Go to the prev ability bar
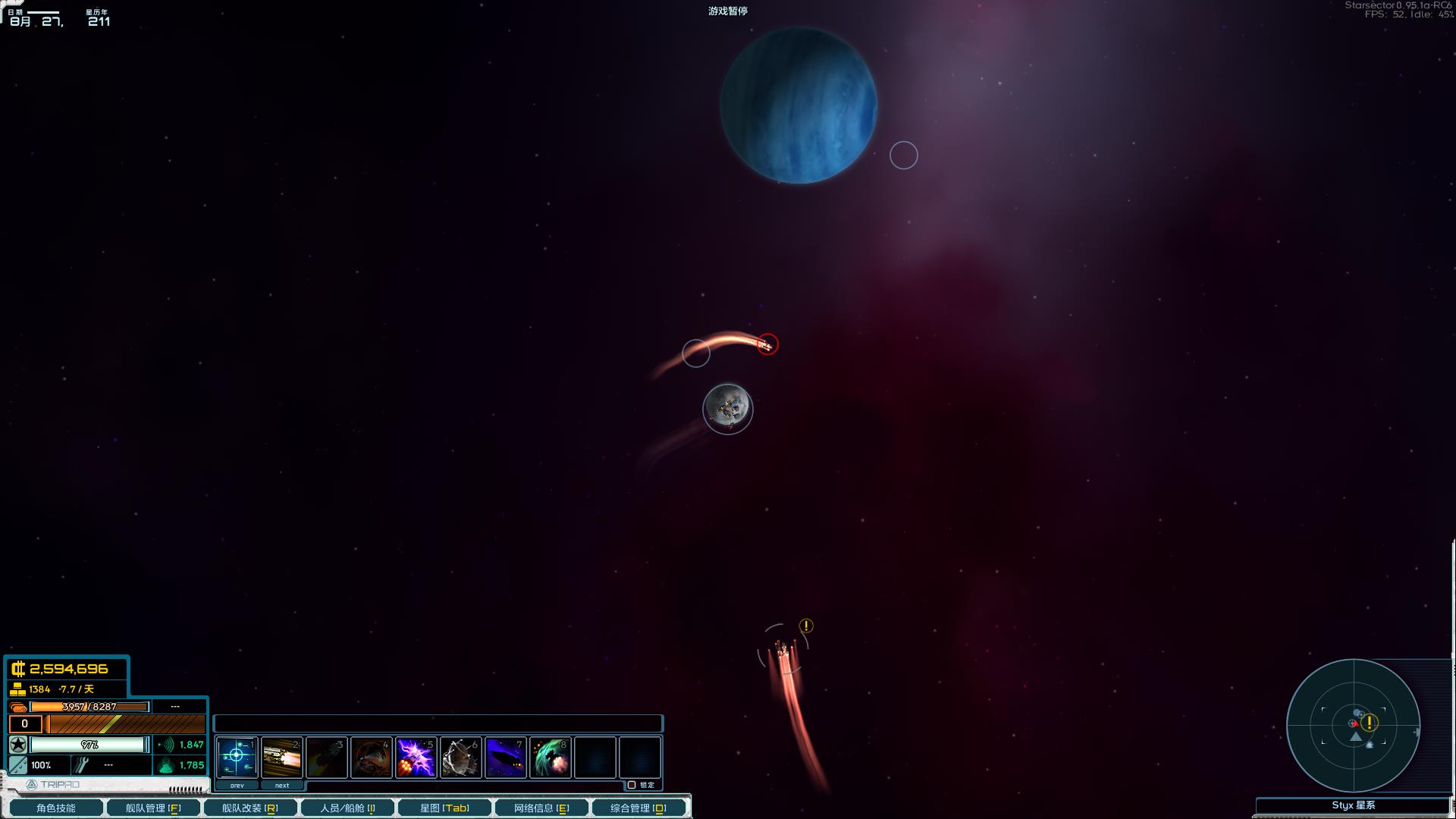 237,786
